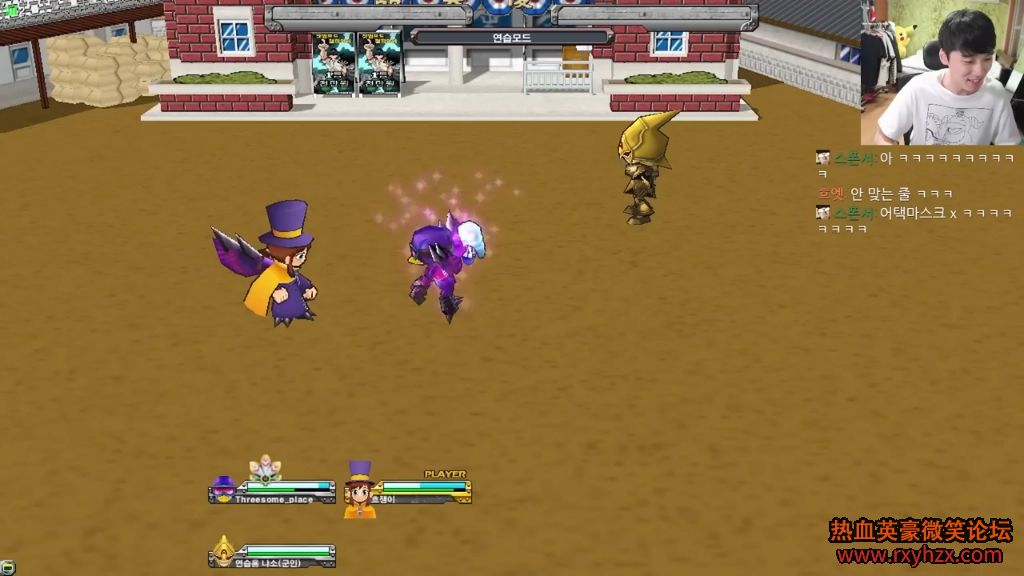The height and width of the screenshot is (576, 1024).
Task: Select the Threesome_place player portrait
Action: pos(223,490)
